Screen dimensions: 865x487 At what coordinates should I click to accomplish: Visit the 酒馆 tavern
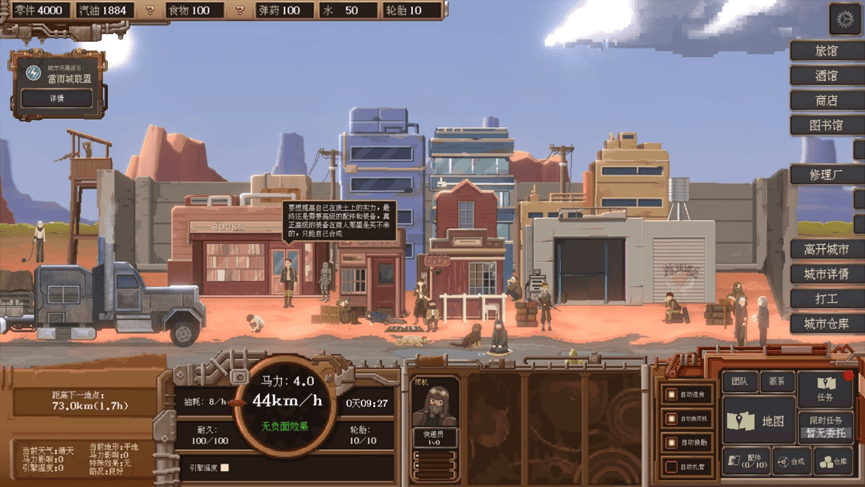click(826, 75)
